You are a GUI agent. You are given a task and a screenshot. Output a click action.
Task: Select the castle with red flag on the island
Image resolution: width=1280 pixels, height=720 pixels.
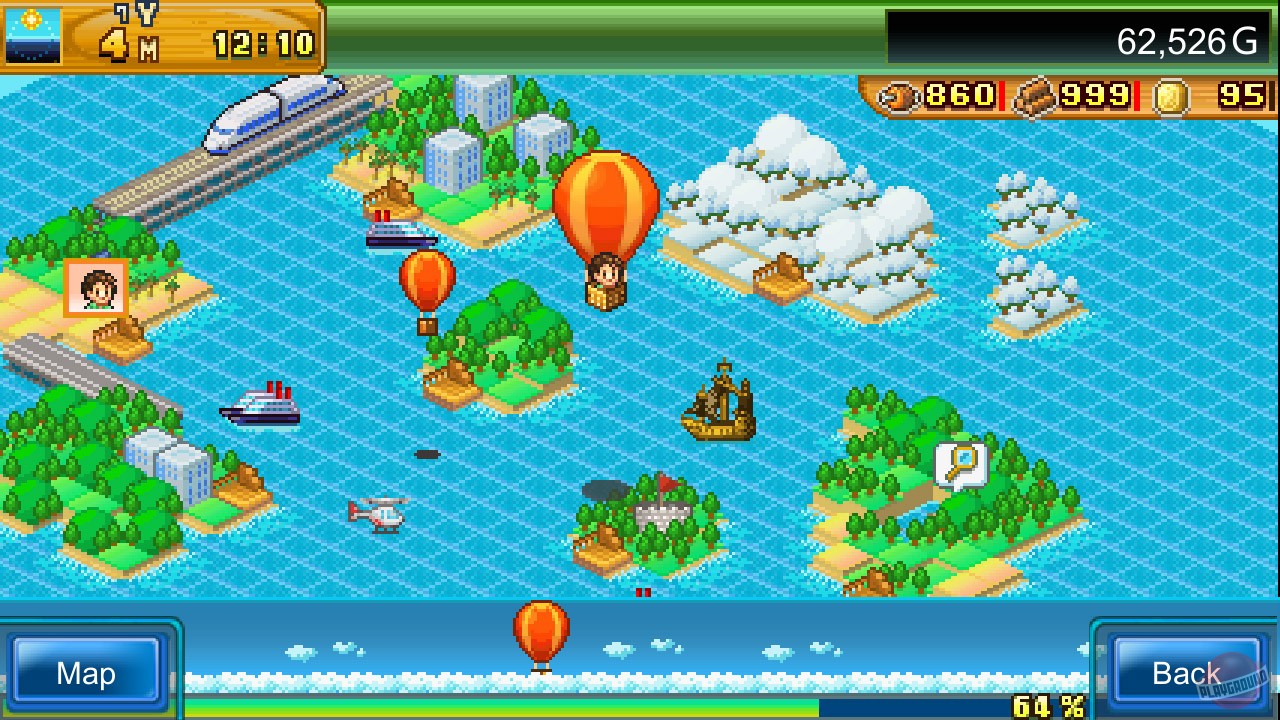(662, 510)
